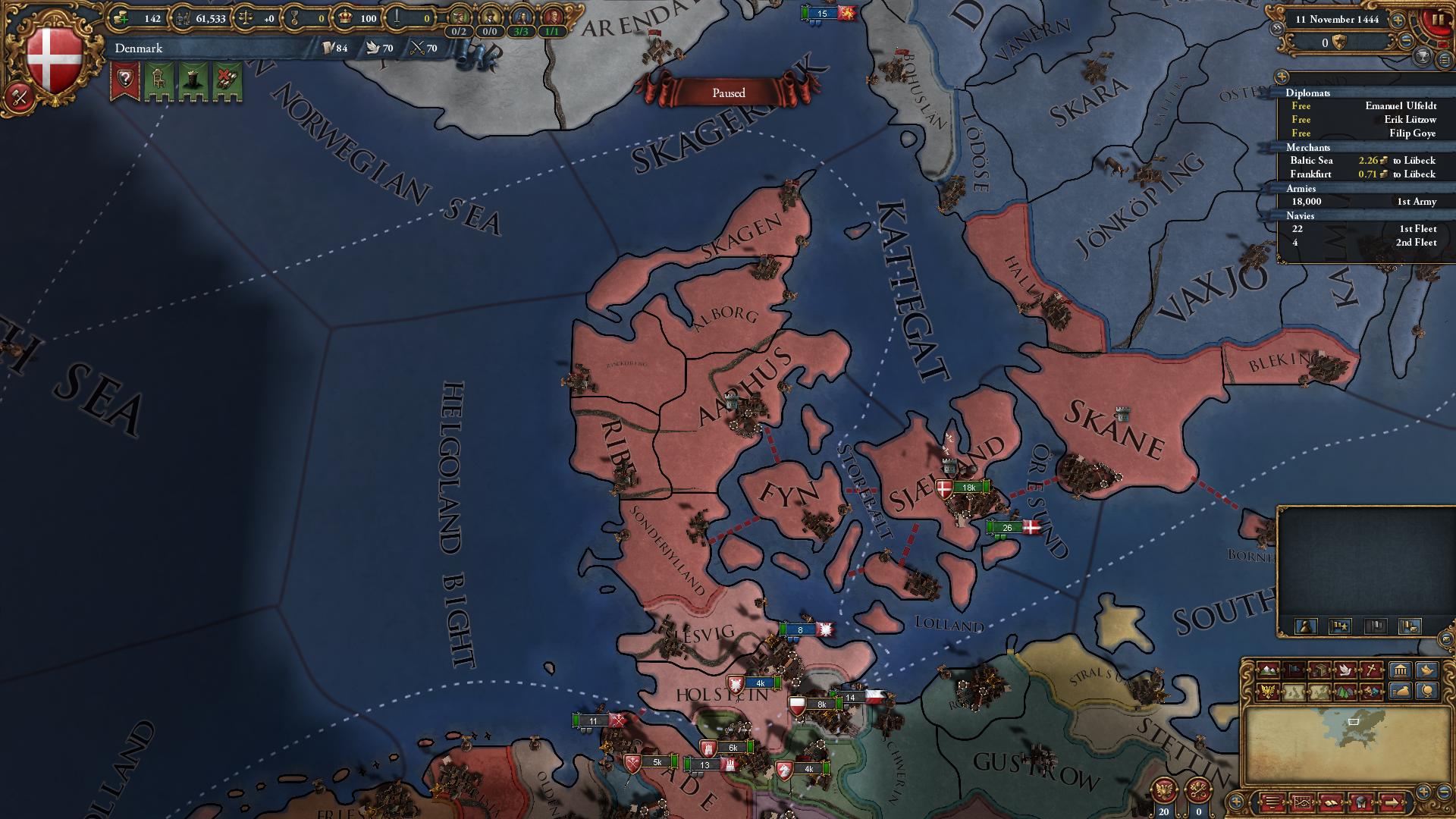The width and height of the screenshot is (1456, 819).
Task: Increase game speed with the plus control
Action: (1398, 21)
